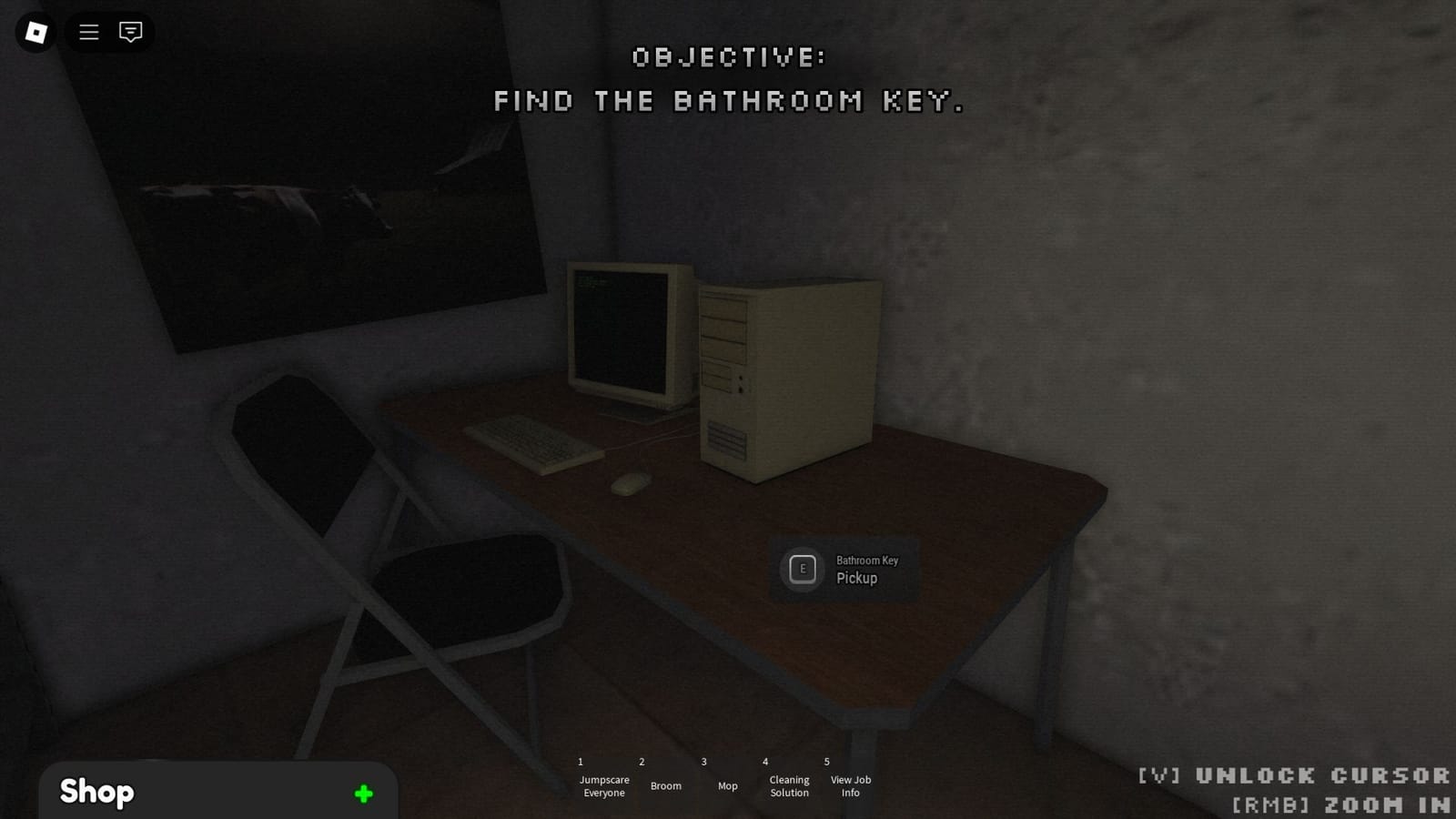The height and width of the screenshot is (819, 1456).
Task: Click hotbar slot number 1
Action: pyautogui.click(x=580, y=762)
